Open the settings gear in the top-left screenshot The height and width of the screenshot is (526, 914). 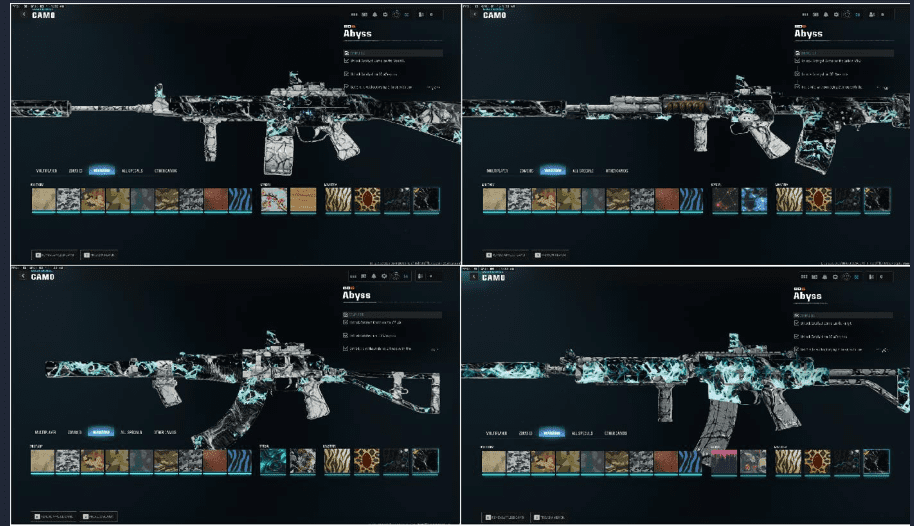(x=396, y=14)
